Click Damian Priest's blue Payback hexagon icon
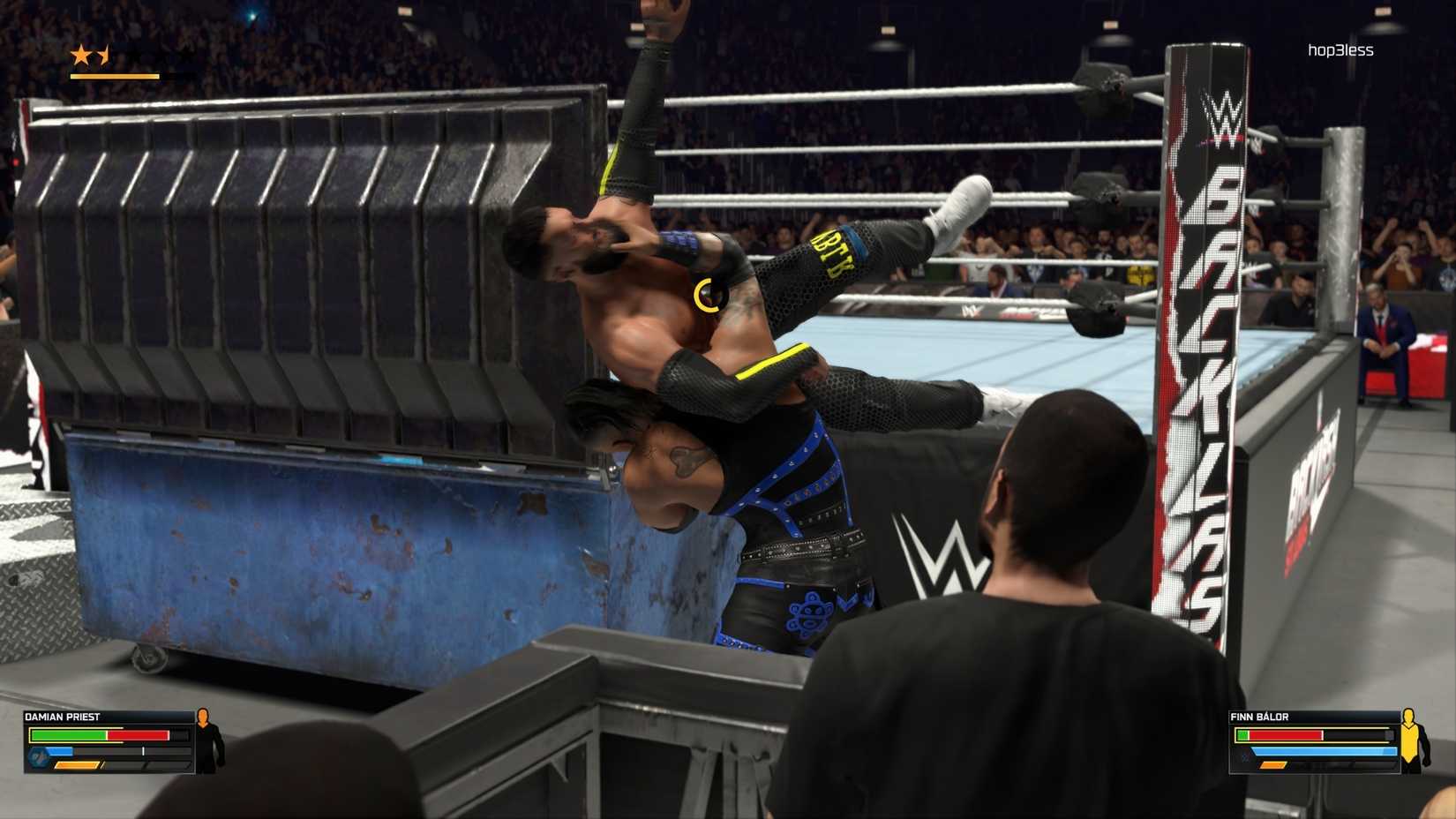The height and width of the screenshot is (819, 1456). (39, 757)
